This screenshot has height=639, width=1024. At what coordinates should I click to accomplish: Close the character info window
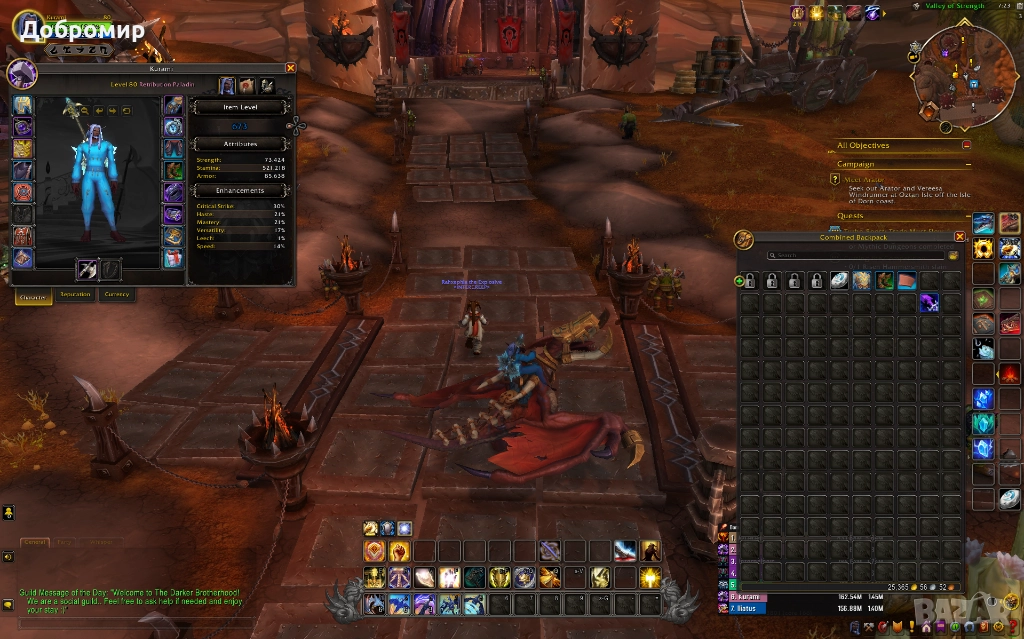290,68
